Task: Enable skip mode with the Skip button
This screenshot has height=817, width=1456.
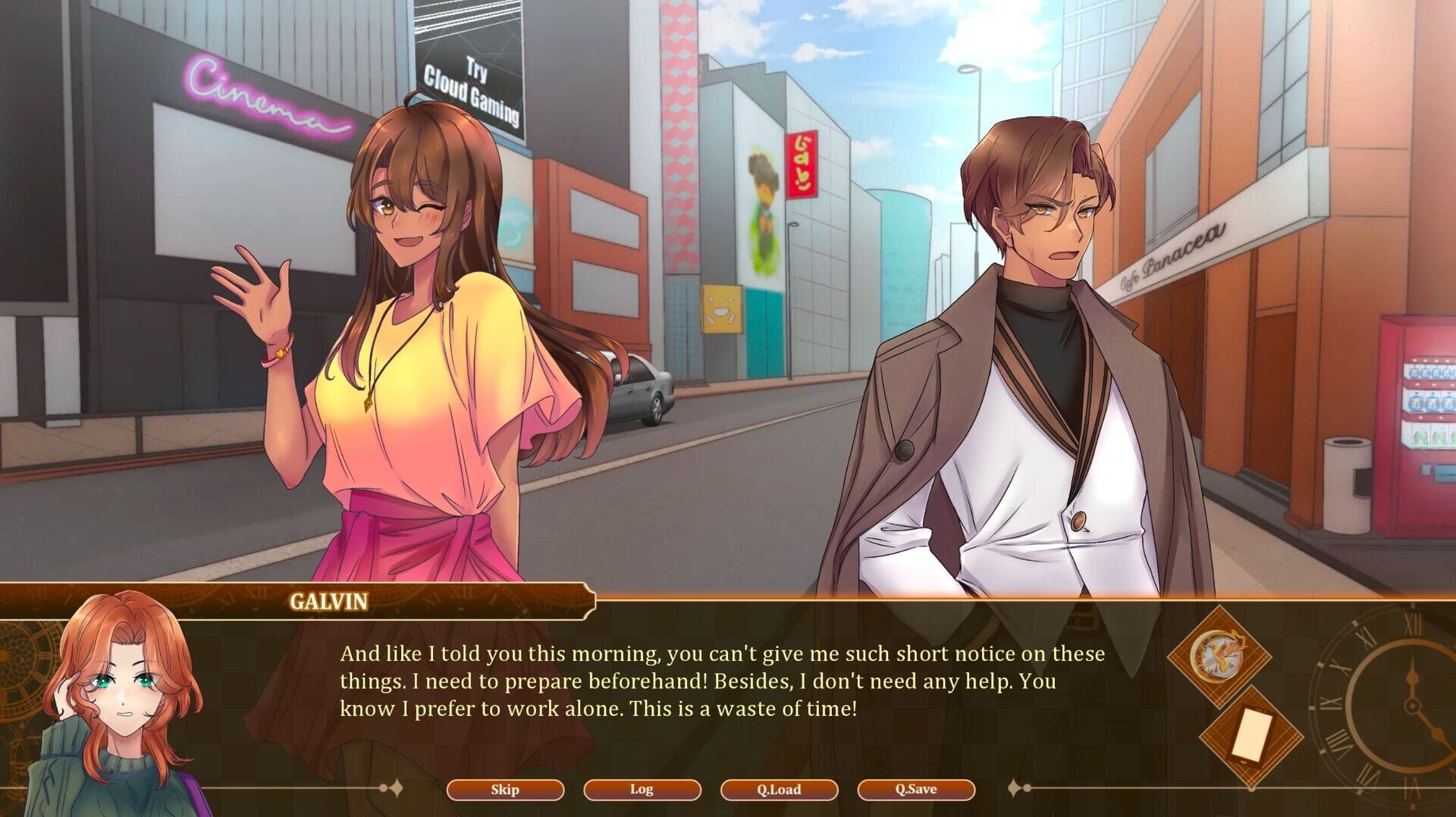Action: [504, 790]
